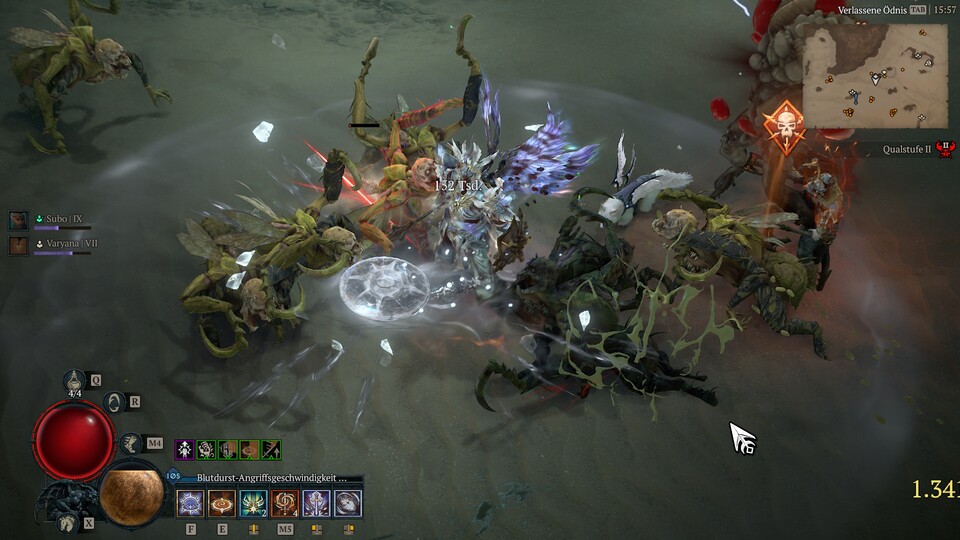Screen dimensions: 960x540
Task: Activate the silver orb skill in the last slot
Action: pos(348,503)
